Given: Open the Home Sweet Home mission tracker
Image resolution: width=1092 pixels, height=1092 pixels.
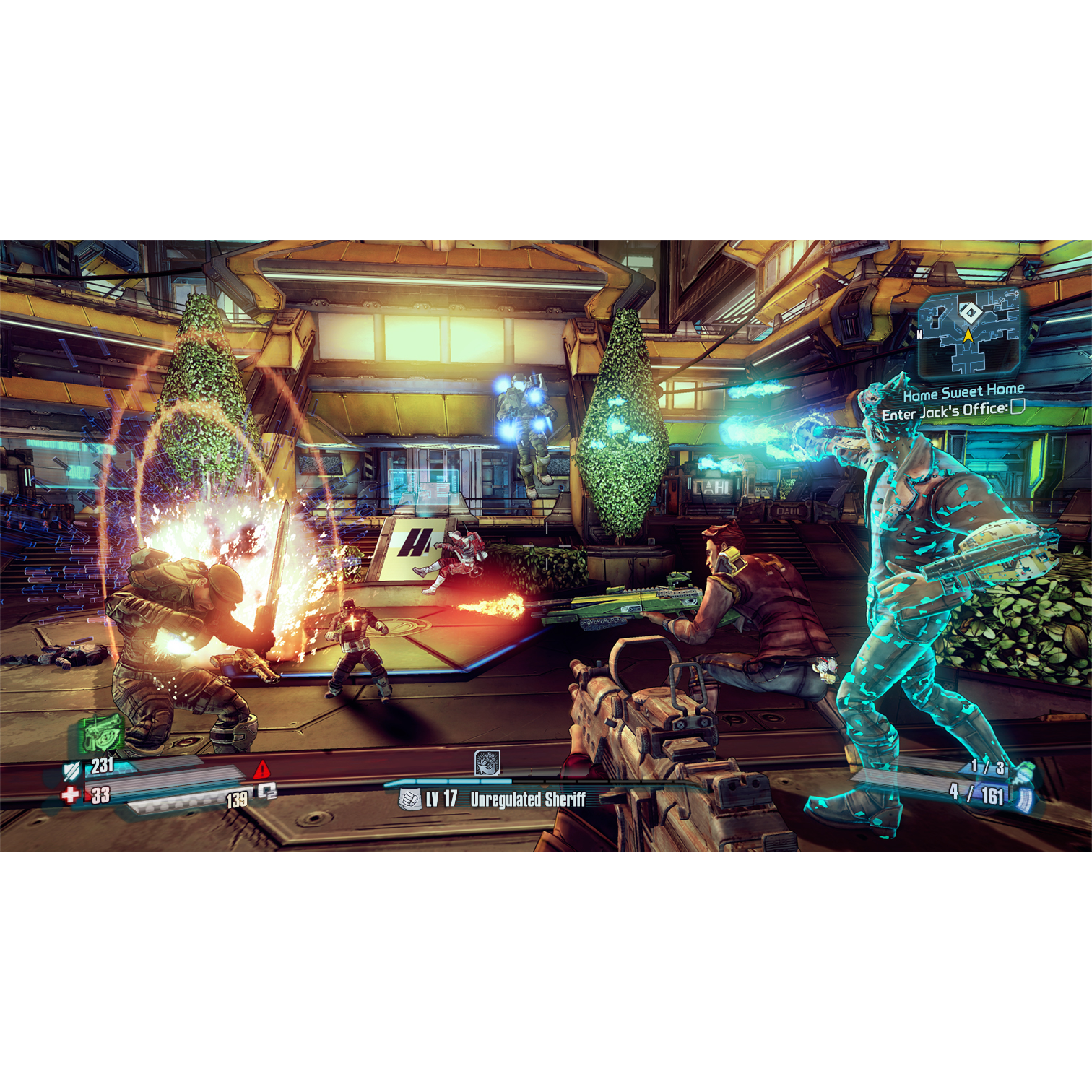Looking at the screenshot, I should pyautogui.click(x=963, y=392).
